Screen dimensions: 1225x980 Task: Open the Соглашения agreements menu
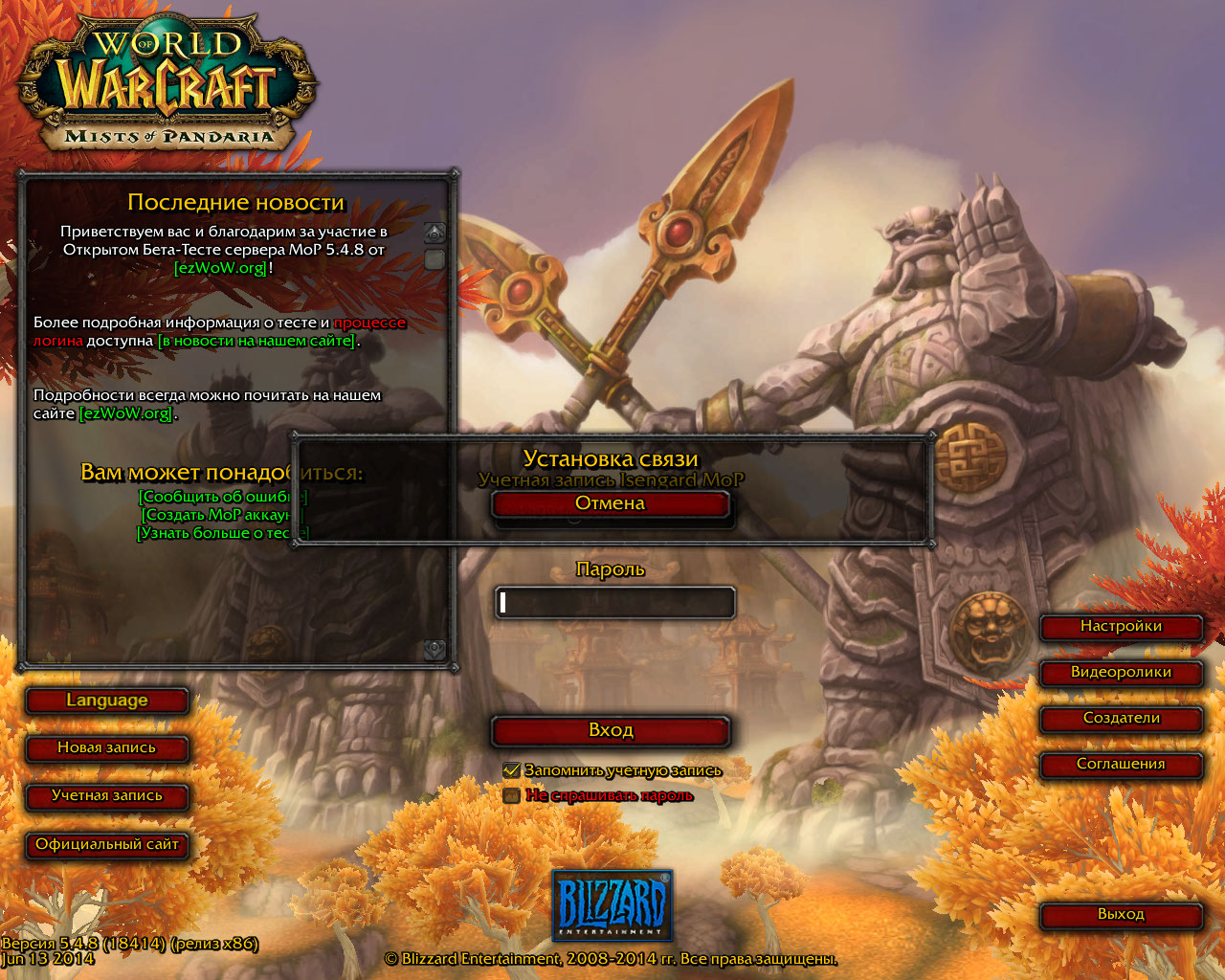click(x=1121, y=765)
